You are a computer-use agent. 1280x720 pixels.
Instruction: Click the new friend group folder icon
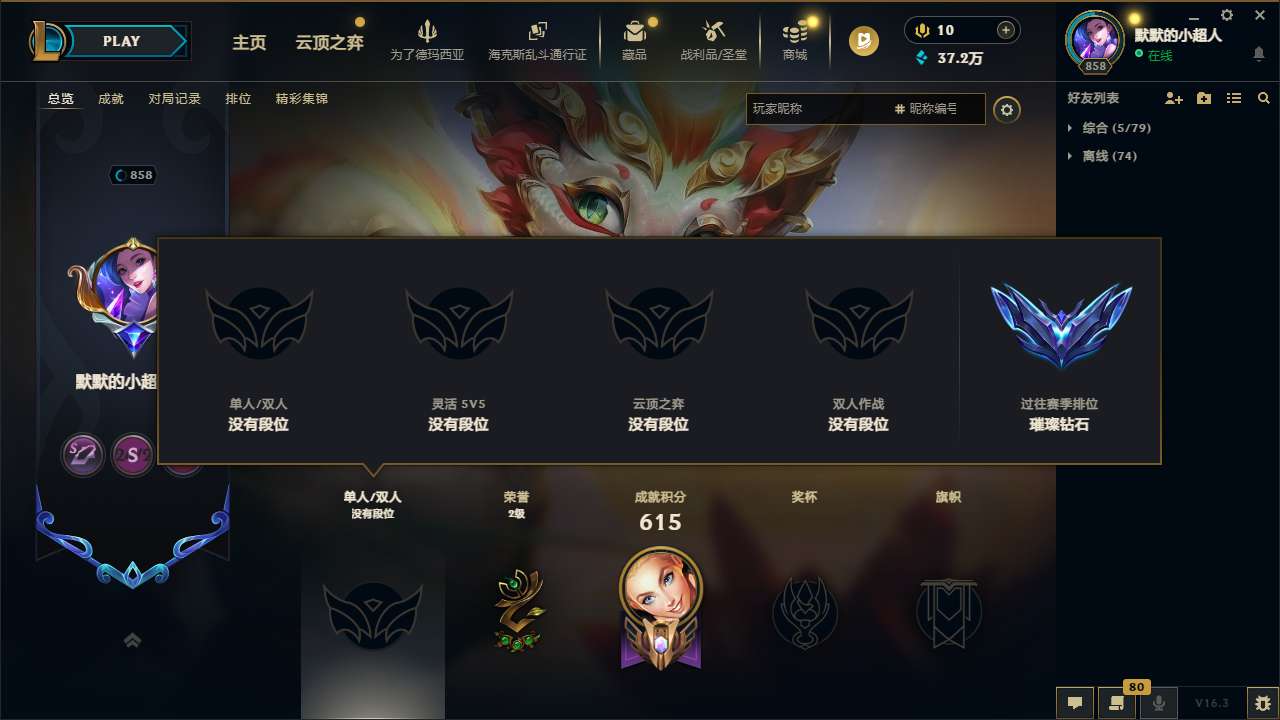1202,98
